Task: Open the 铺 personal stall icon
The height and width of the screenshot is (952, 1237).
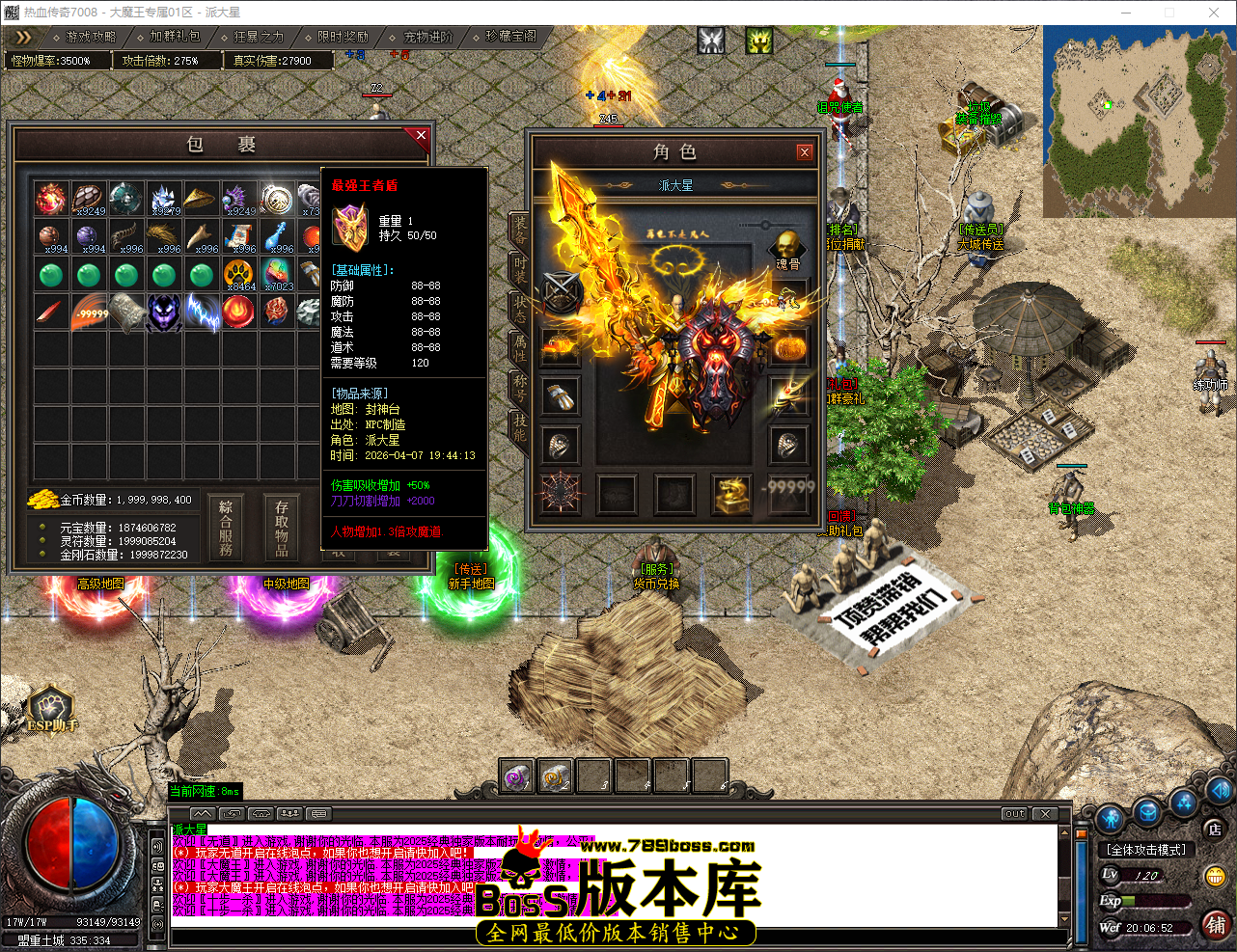Action: [x=1216, y=925]
